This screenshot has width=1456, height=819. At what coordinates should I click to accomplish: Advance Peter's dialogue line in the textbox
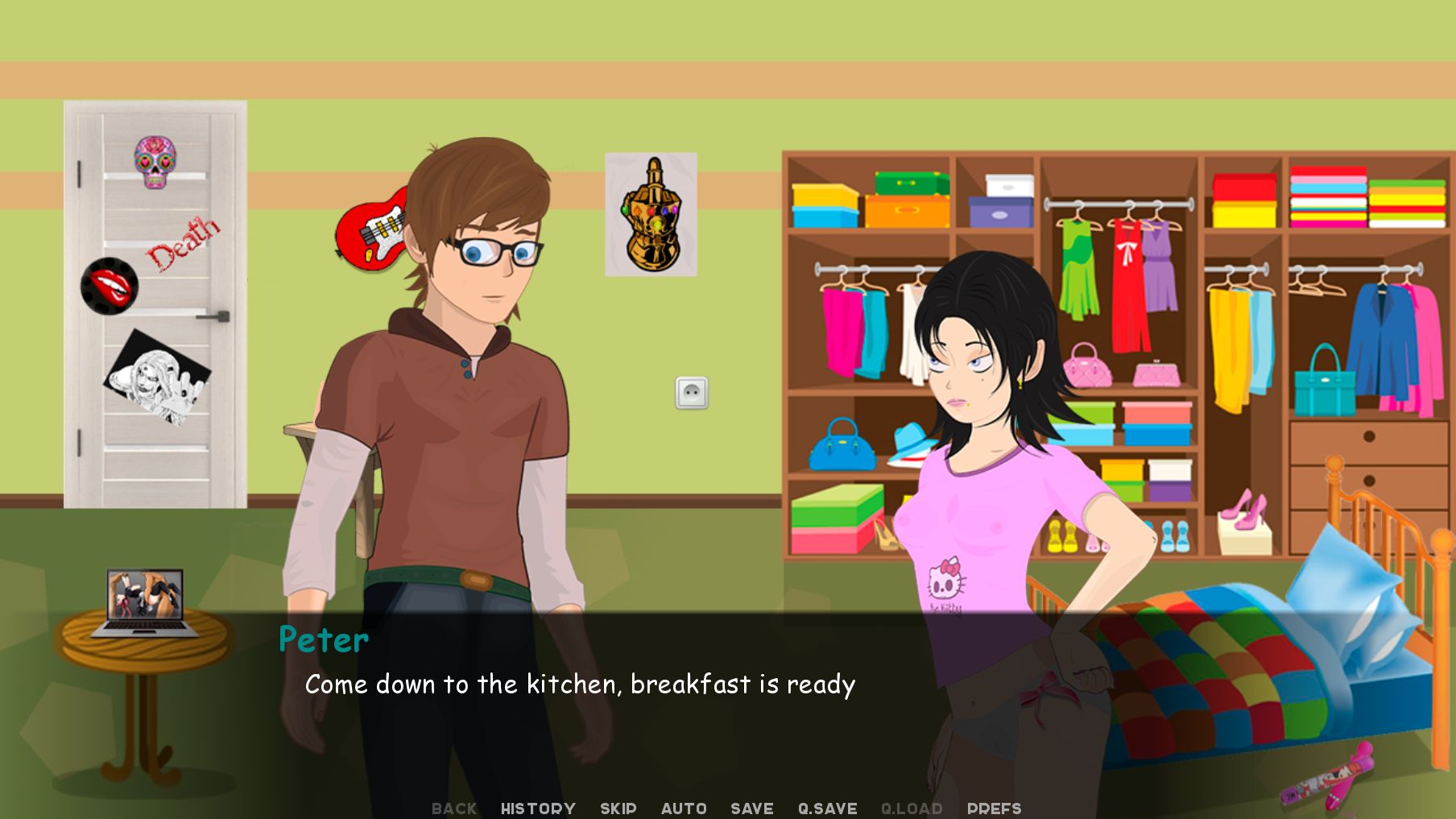point(580,685)
